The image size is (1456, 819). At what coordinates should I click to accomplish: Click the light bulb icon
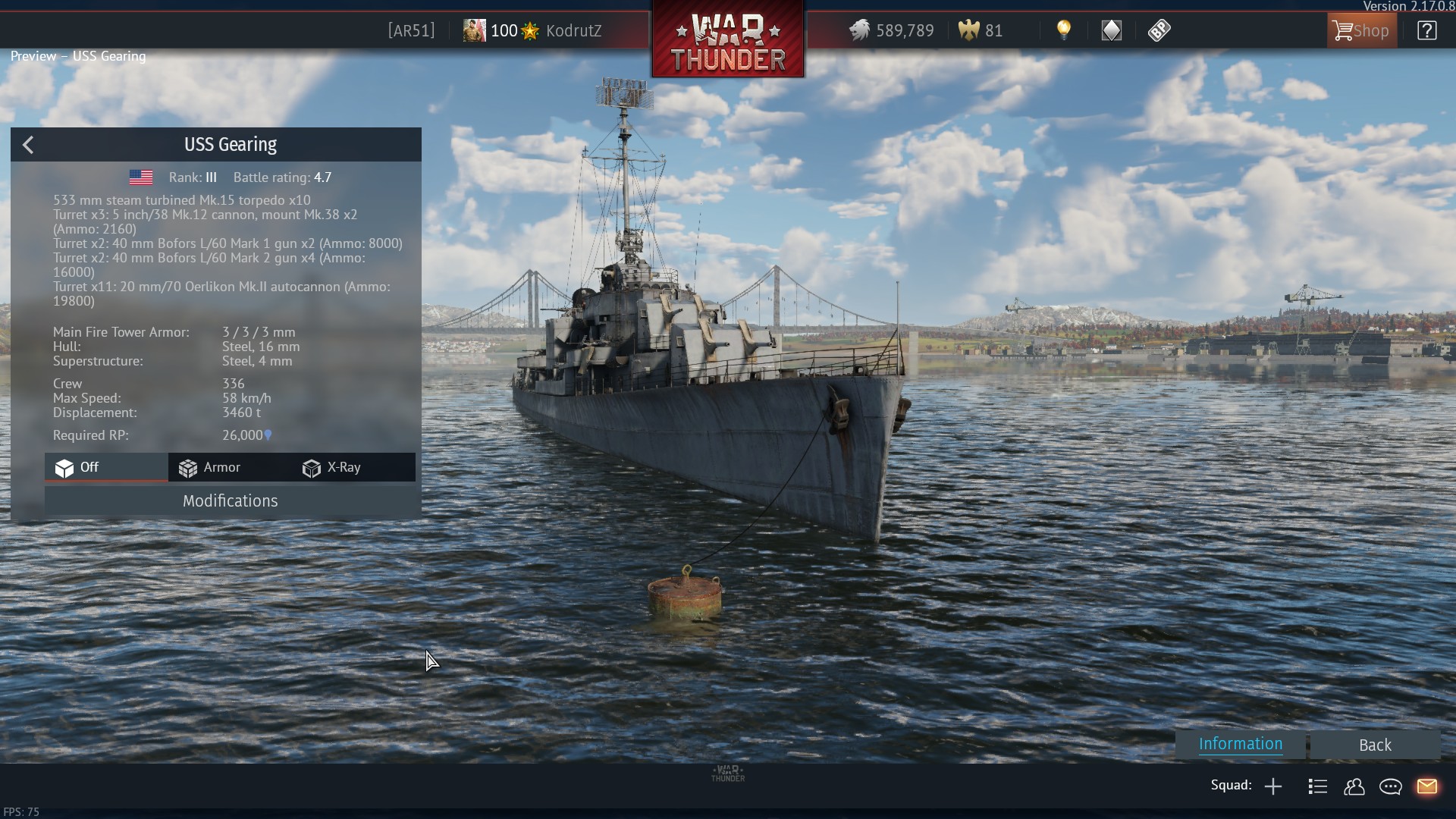[1064, 30]
